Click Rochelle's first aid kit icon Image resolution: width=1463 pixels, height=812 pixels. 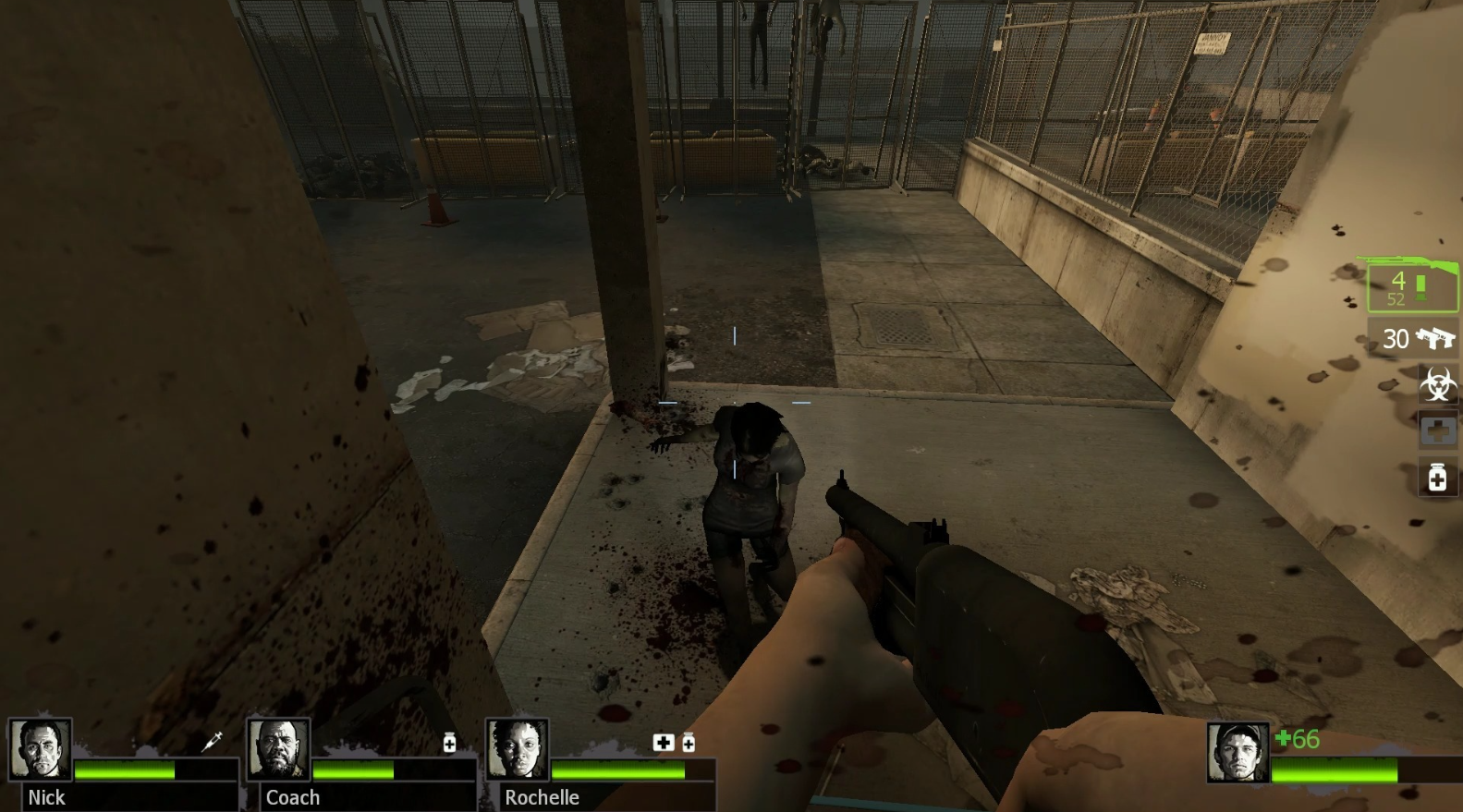pyautogui.click(x=664, y=743)
